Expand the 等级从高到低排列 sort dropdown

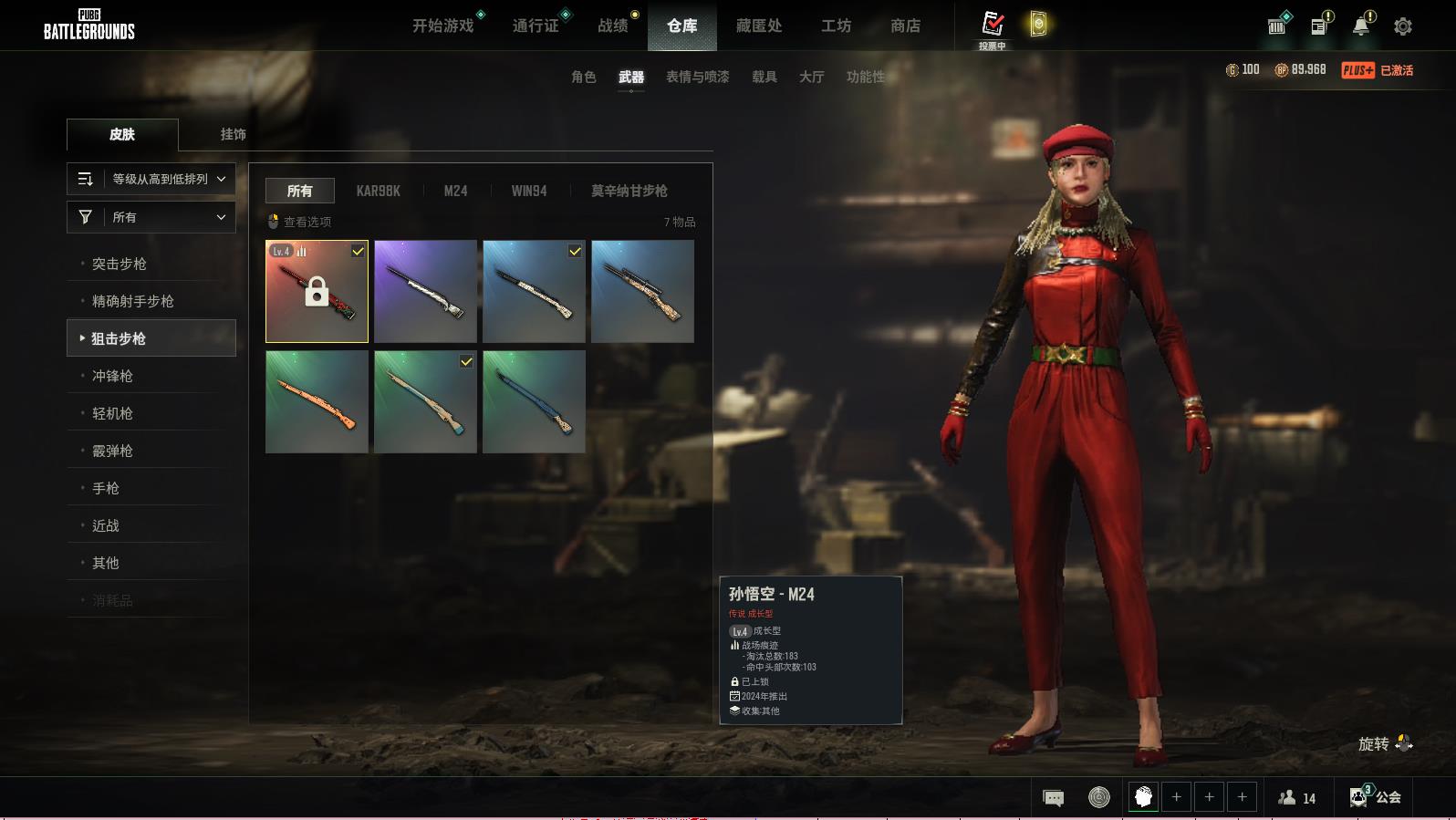(x=151, y=179)
